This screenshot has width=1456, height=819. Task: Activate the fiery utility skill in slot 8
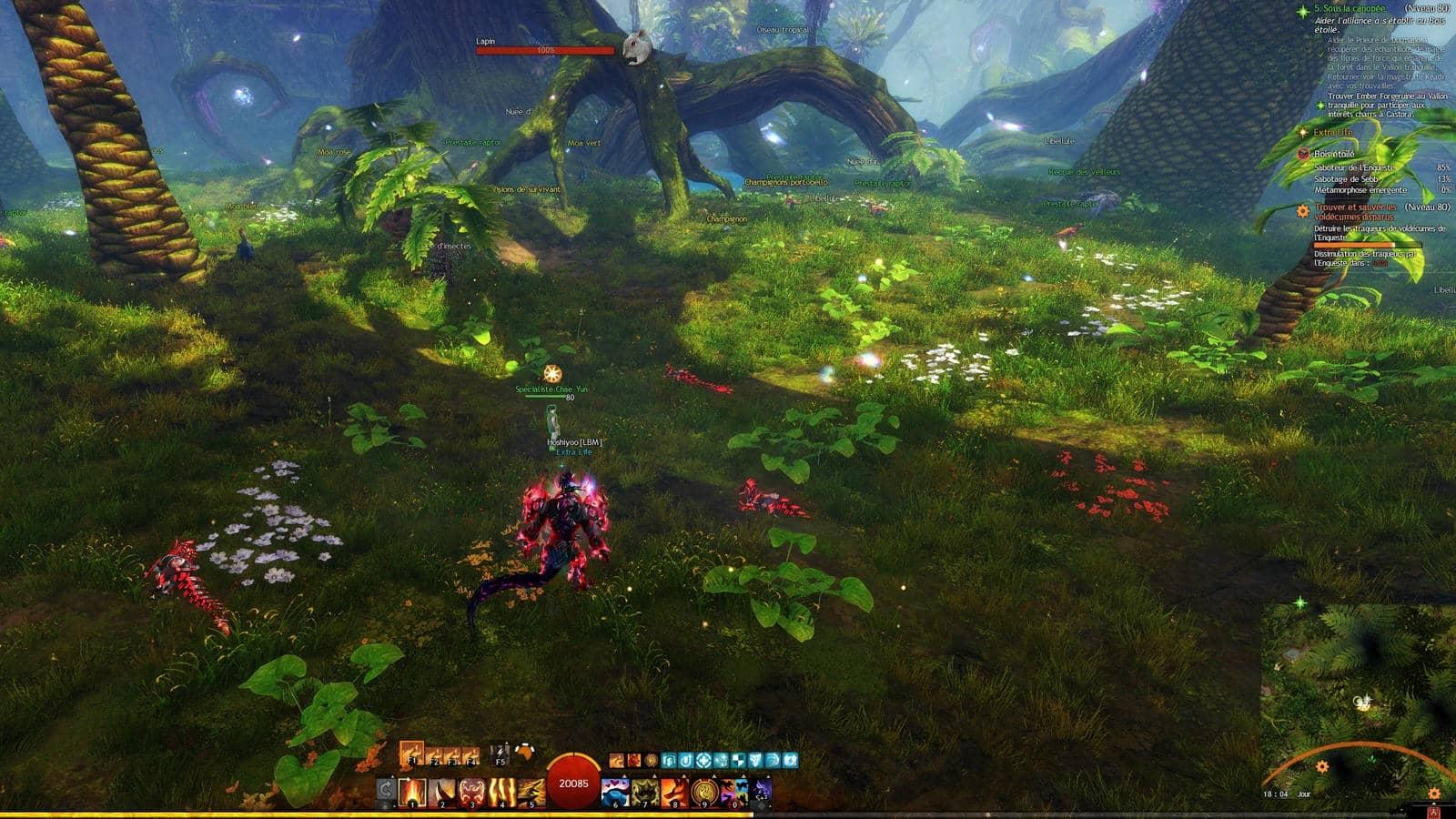click(675, 791)
